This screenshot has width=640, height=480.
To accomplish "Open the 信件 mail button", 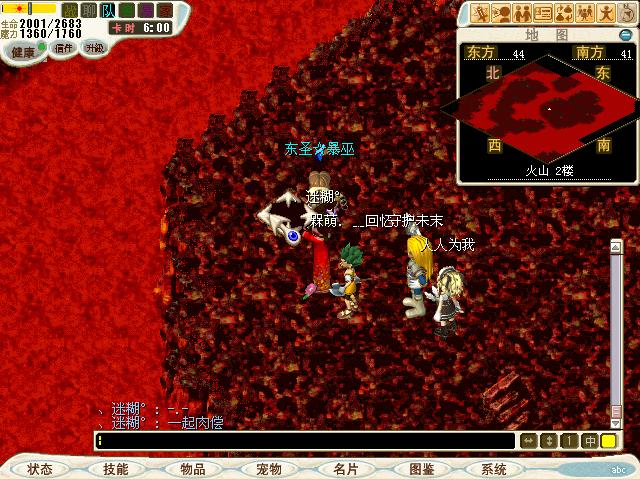I will 64,48.
